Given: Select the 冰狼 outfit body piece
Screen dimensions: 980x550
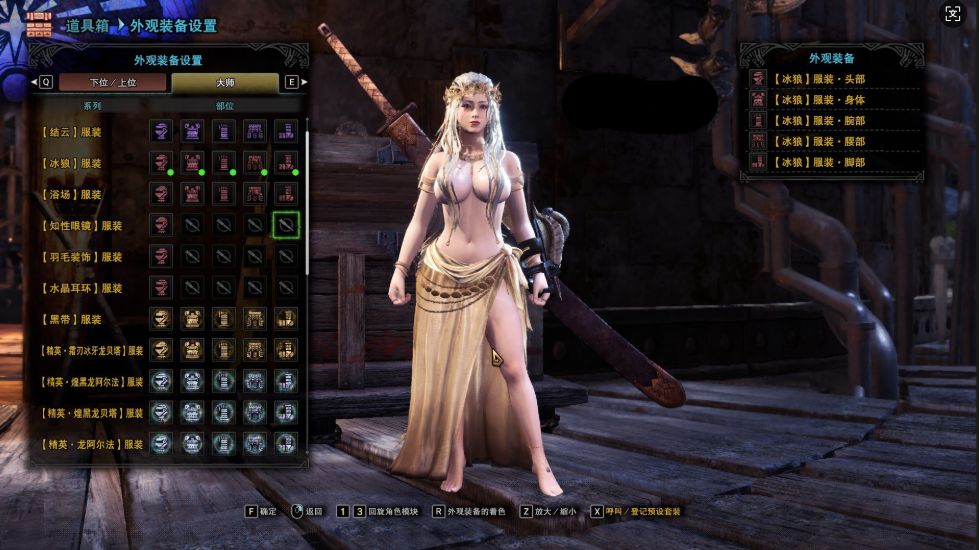Looking at the screenshot, I should point(192,162).
